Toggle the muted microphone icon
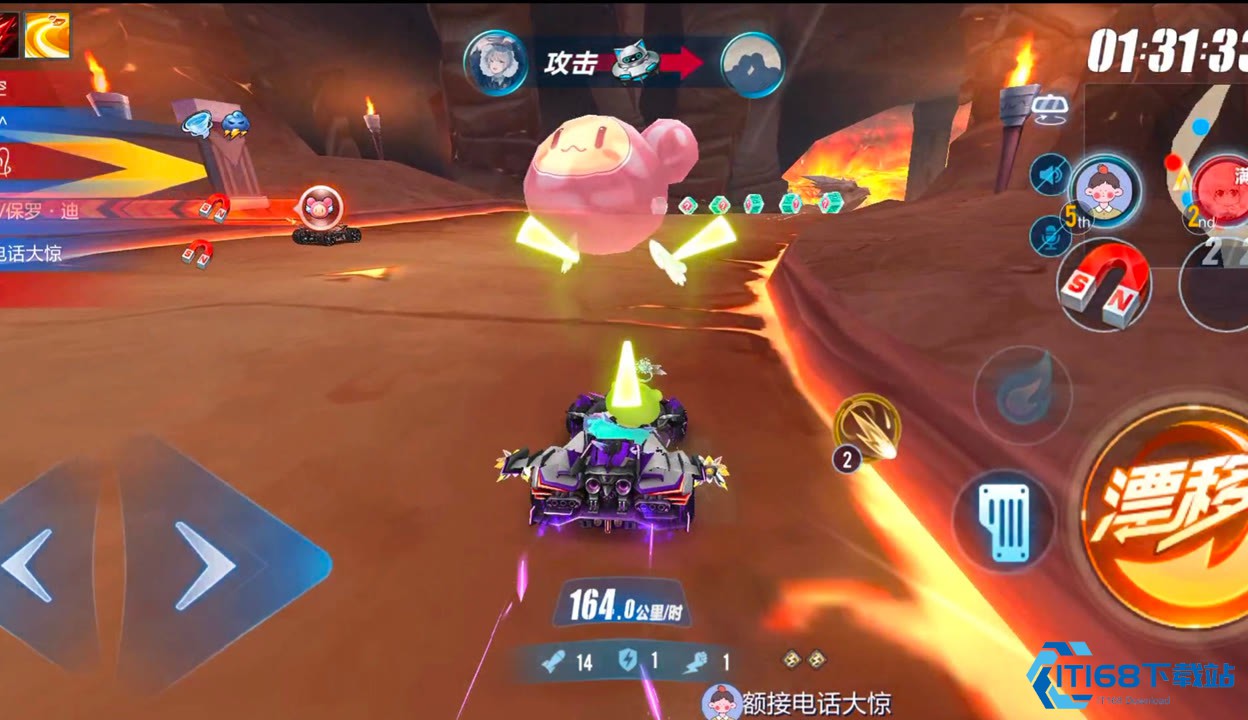Screen dimensions: 1248x720 pyautogui.click(x=1050, y=236)
